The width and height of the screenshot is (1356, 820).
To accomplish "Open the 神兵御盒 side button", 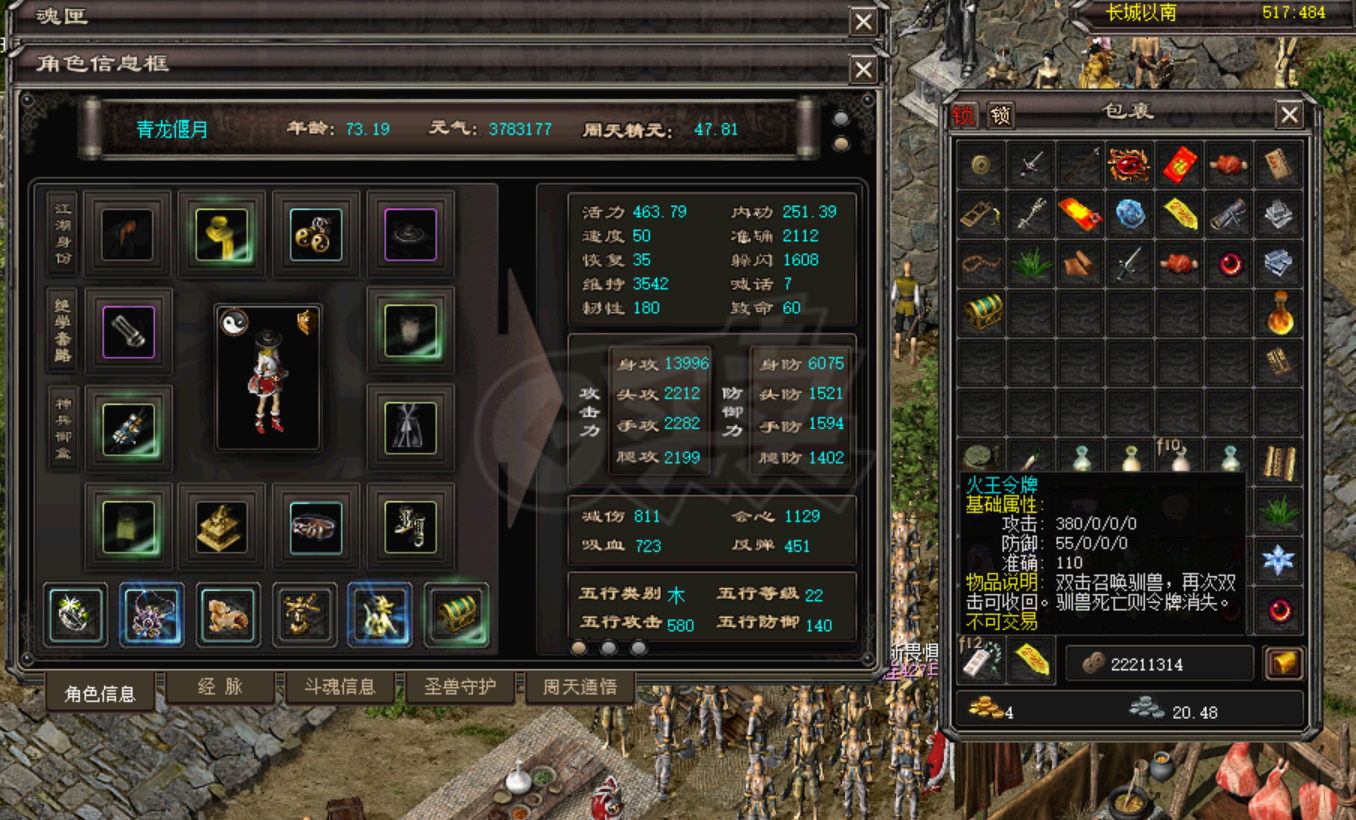I will 63,428.
